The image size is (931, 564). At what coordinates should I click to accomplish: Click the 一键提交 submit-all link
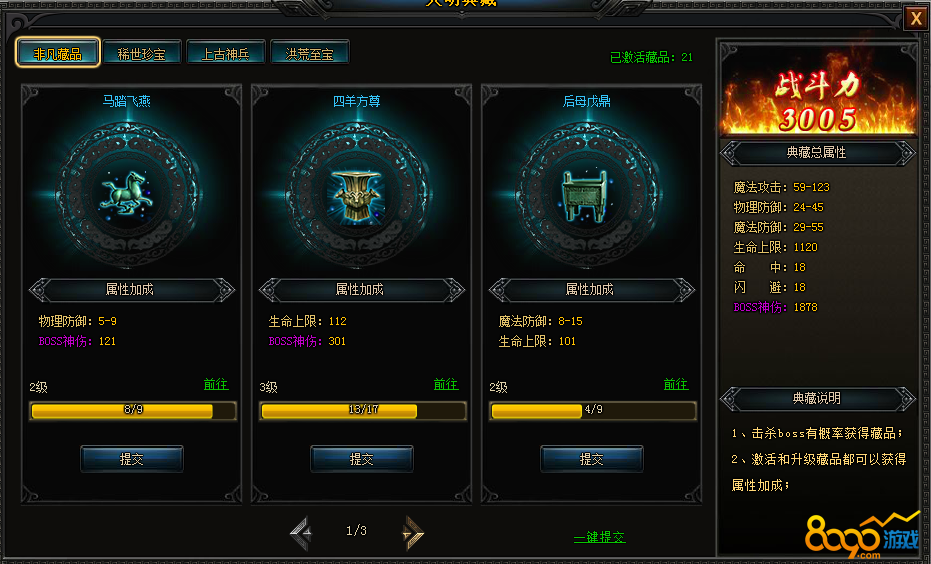click(600, 537)
